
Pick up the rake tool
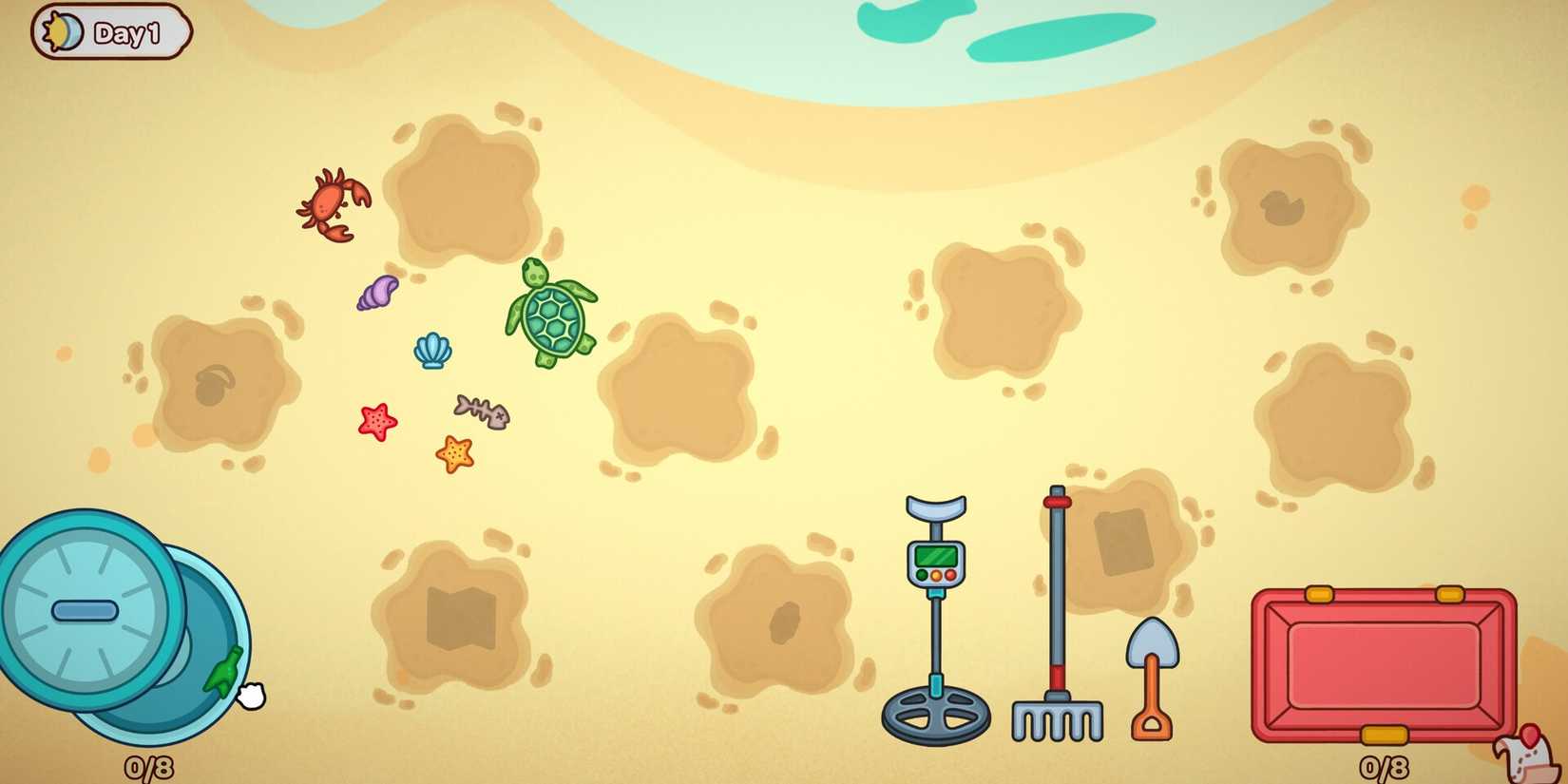coord(1055,608)
